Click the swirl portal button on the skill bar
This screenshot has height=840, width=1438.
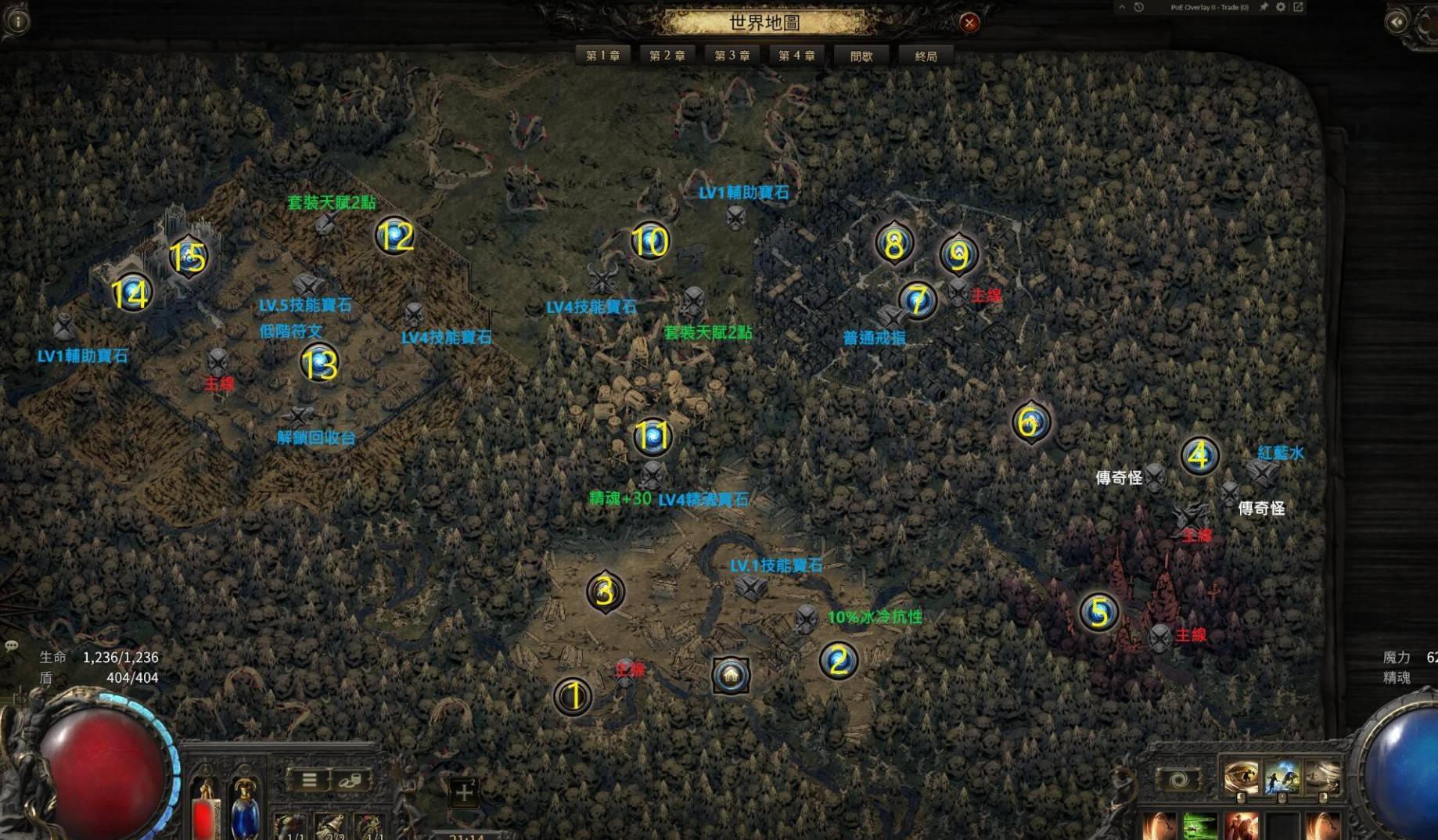[1177, 780]
